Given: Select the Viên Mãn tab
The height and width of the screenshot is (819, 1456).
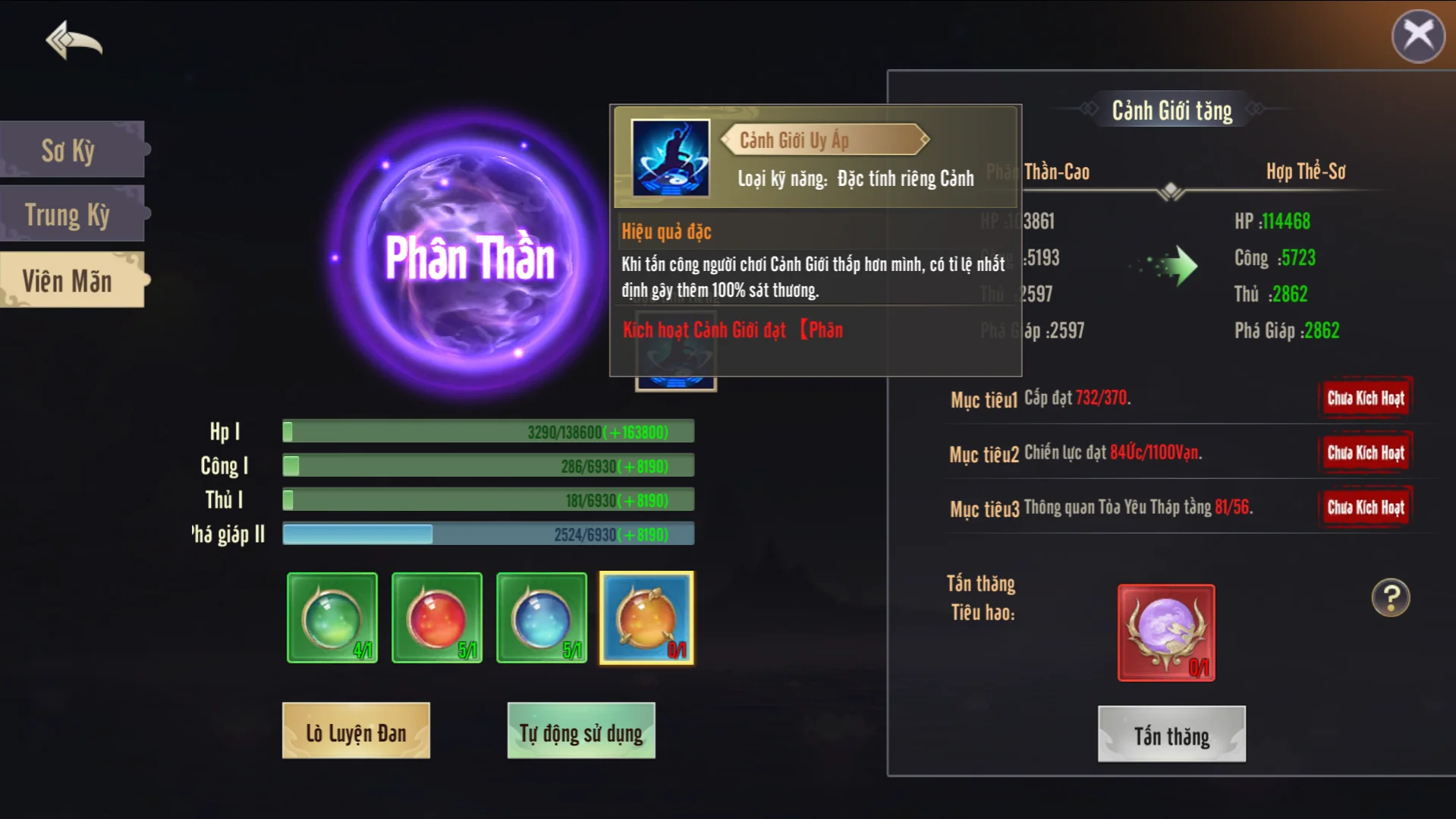Looking at the screenshot, I should (70, 281).
